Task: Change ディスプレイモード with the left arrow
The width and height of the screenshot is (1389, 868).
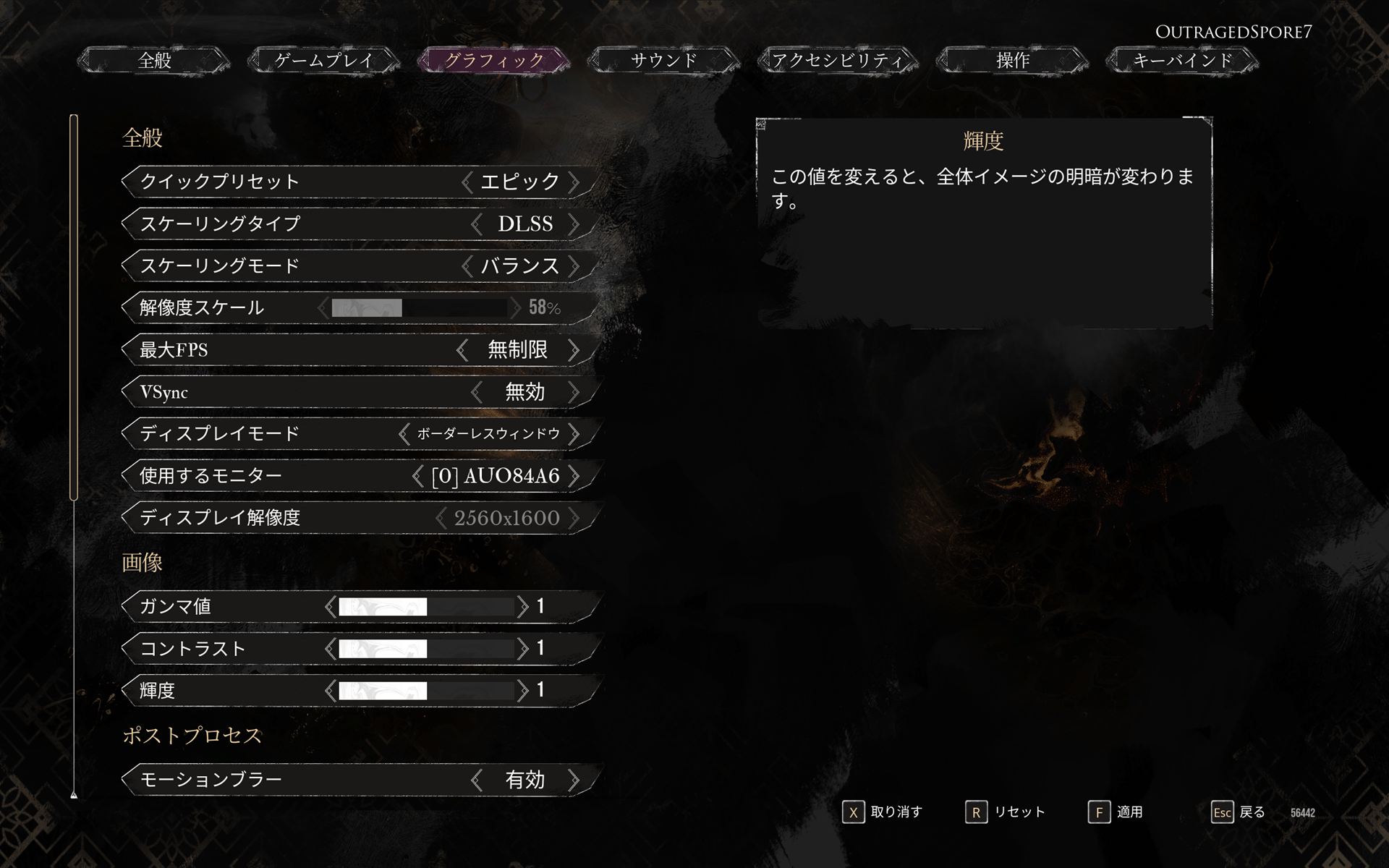Action: click(403, 434)
